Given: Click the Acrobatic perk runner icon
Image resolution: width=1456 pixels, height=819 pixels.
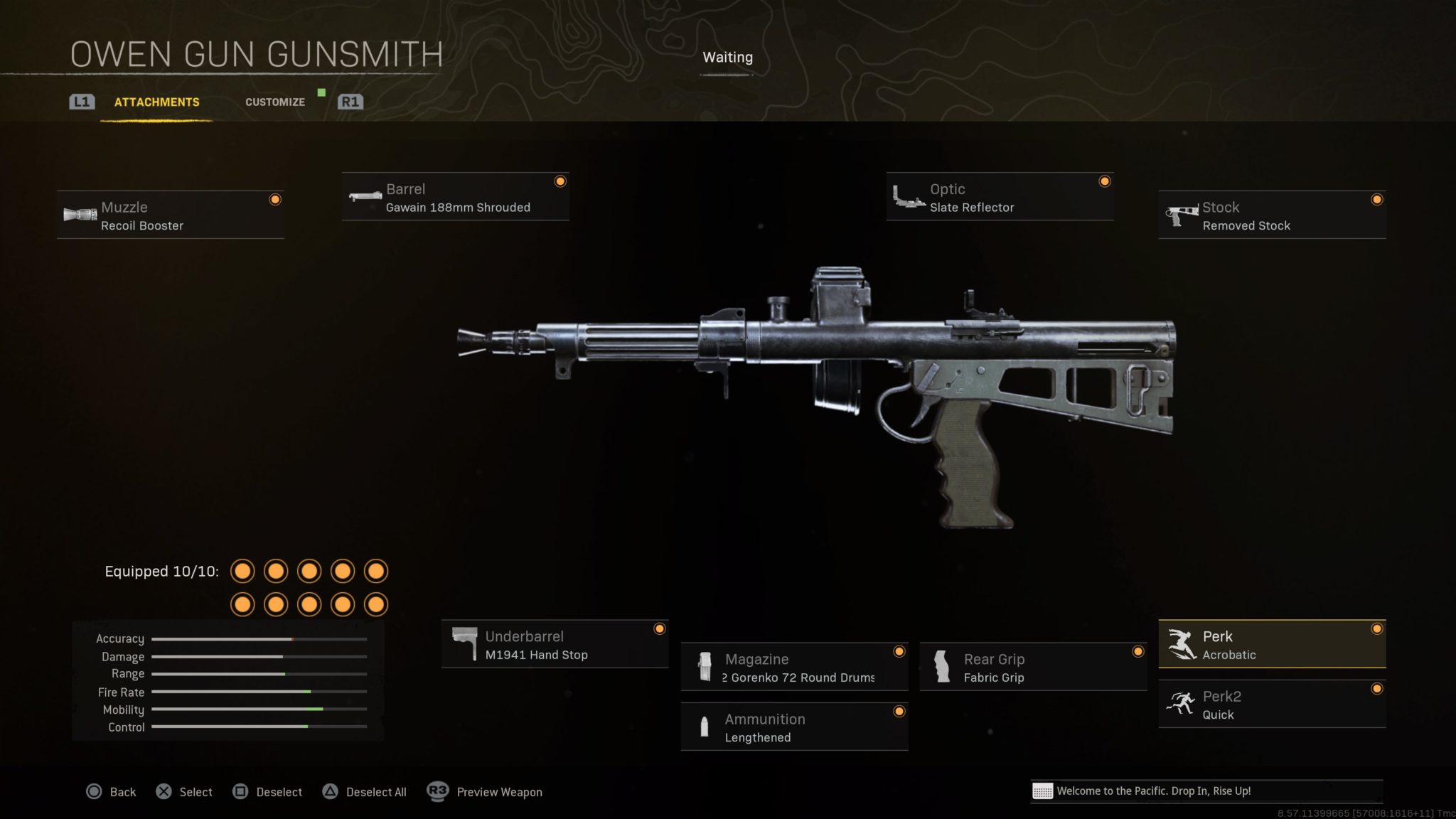Looking at the screenshot, I should click(x=1182, y=644).
